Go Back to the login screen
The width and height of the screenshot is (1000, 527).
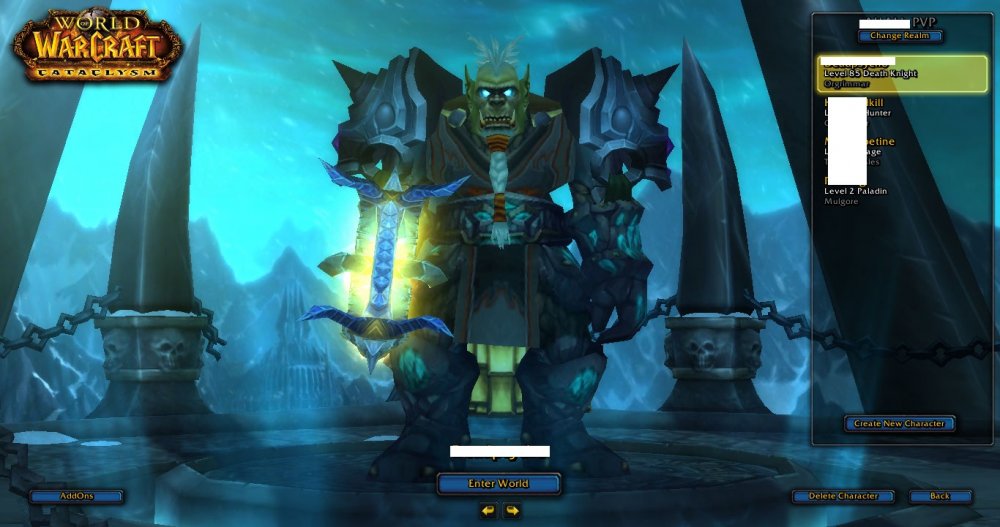tap(940, 496)
